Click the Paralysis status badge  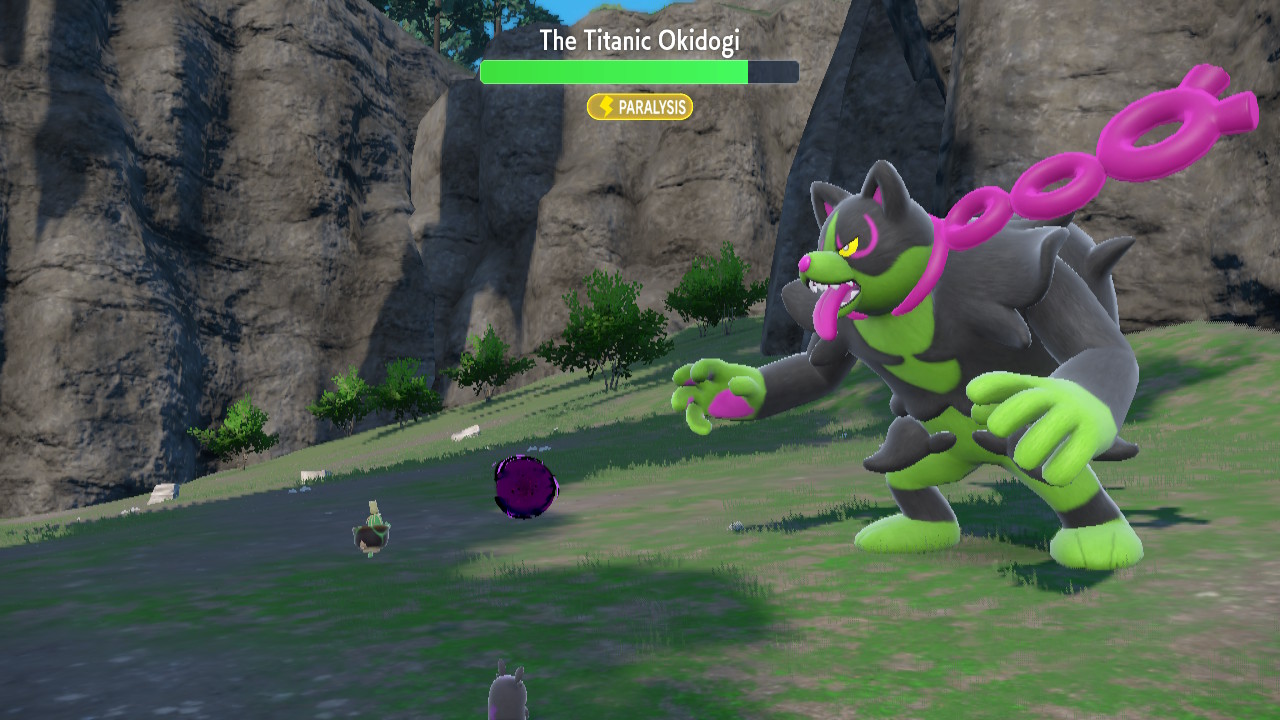pyautogui.click(x=640, y=107)
